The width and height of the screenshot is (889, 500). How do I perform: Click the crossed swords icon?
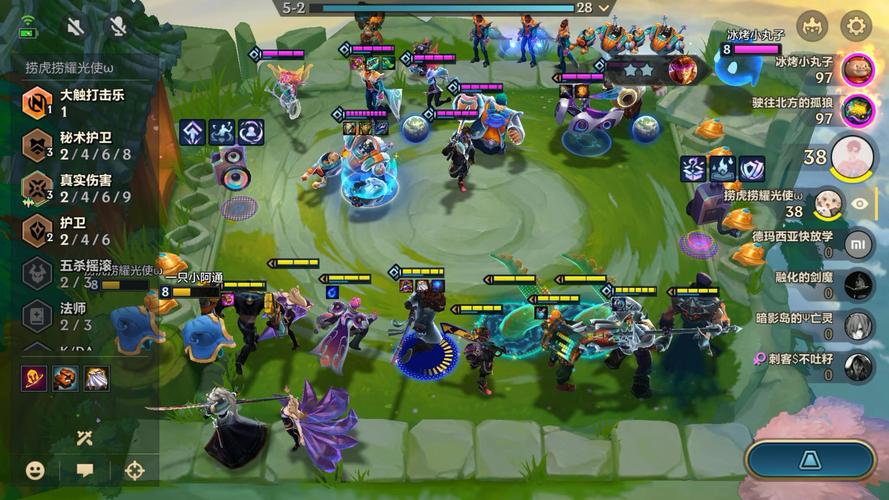pyautogui.click(x=85, y=437)
